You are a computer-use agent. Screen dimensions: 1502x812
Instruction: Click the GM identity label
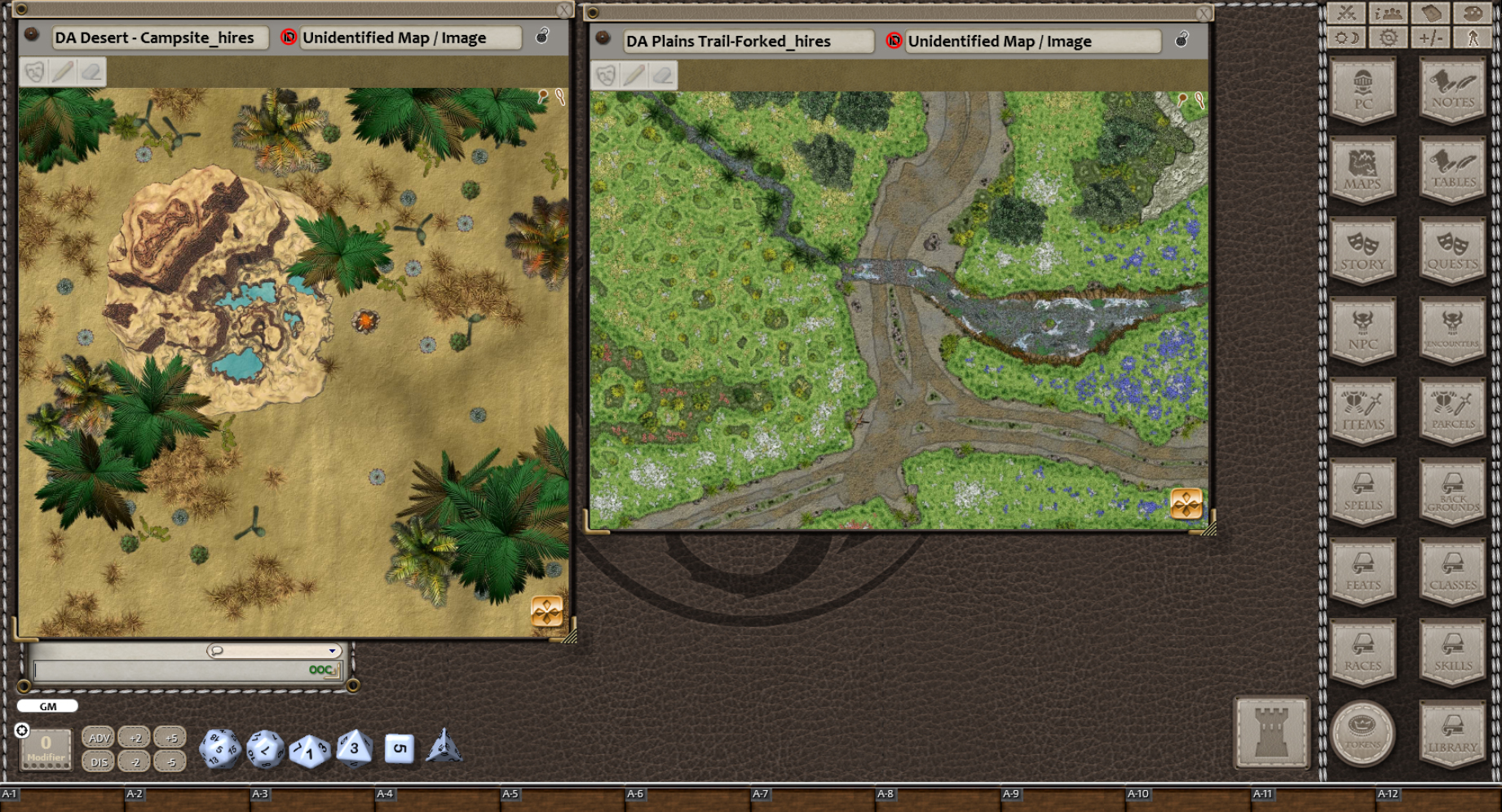(x=46, y=706)
